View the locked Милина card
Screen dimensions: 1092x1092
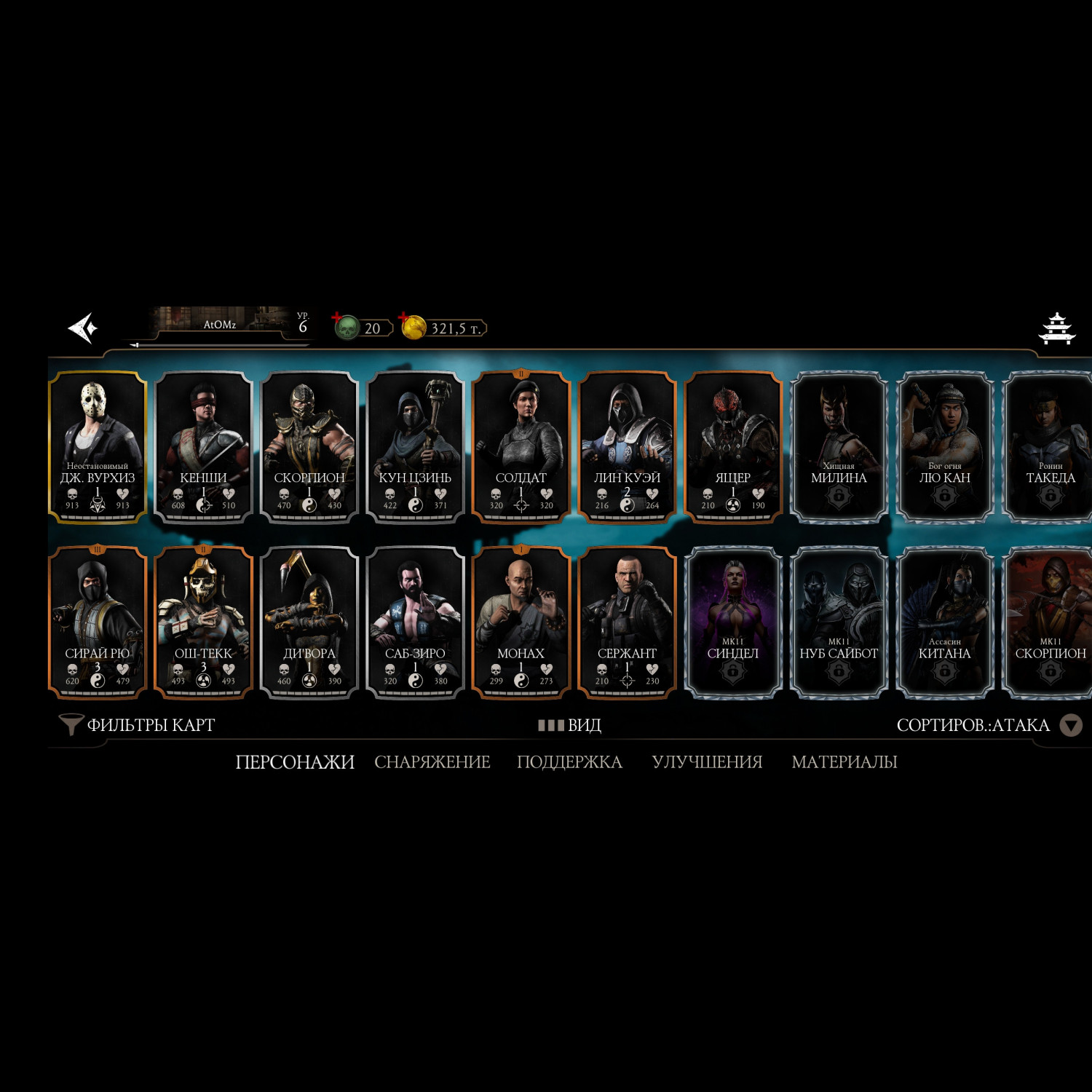[x=839, y=447]
